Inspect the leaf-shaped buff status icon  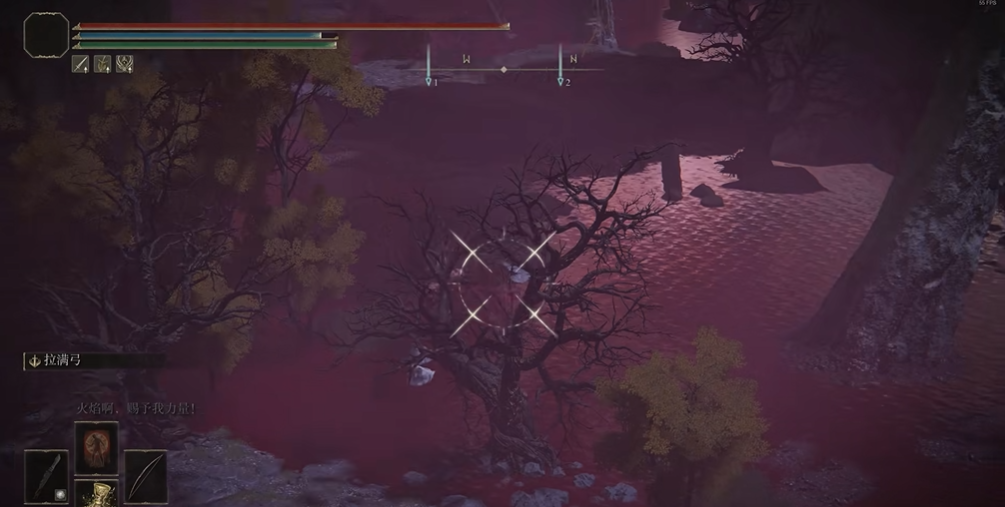click(103, 64)
